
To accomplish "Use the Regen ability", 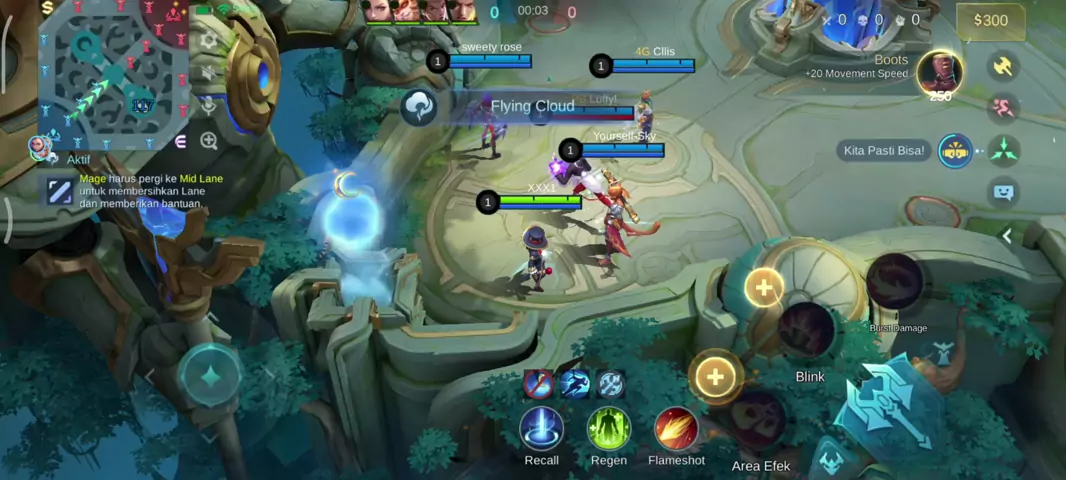I will coord(608,430).
